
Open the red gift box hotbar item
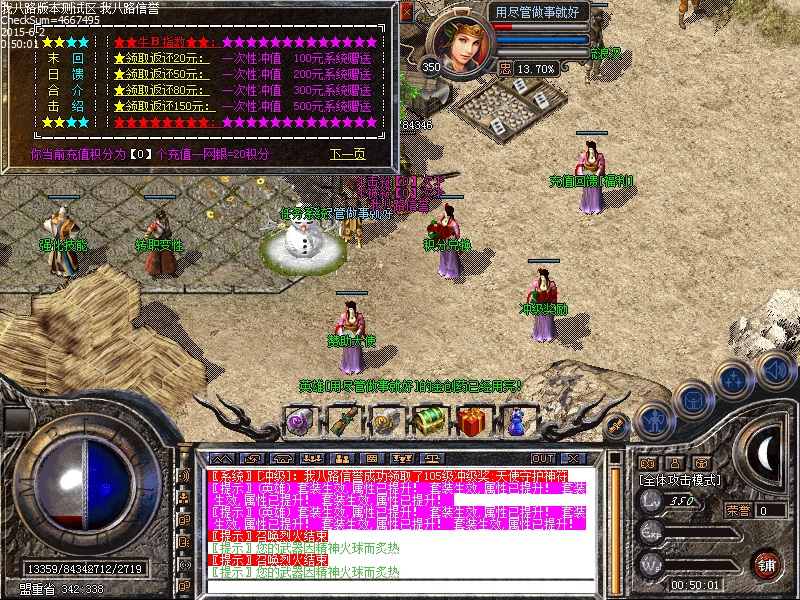pyautogui.click(x=472, y=421)
